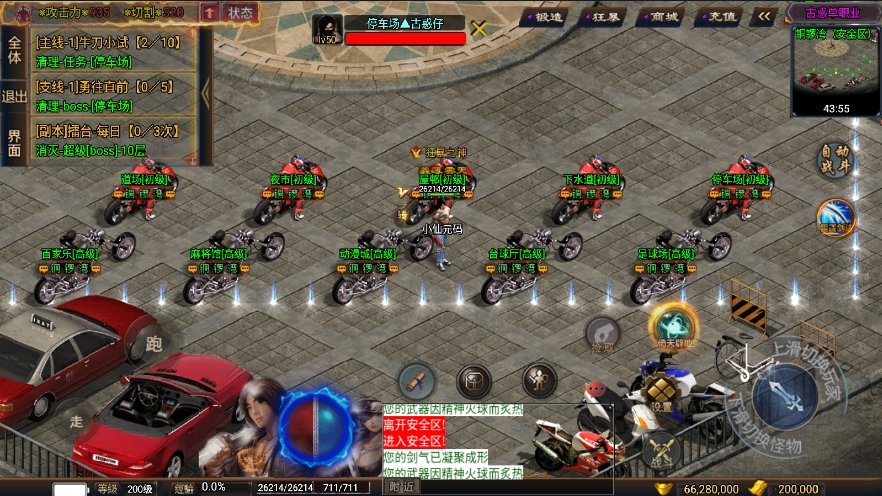Open the 设置 settings menu
Screen dimensions: 882x496
point(662,394)
